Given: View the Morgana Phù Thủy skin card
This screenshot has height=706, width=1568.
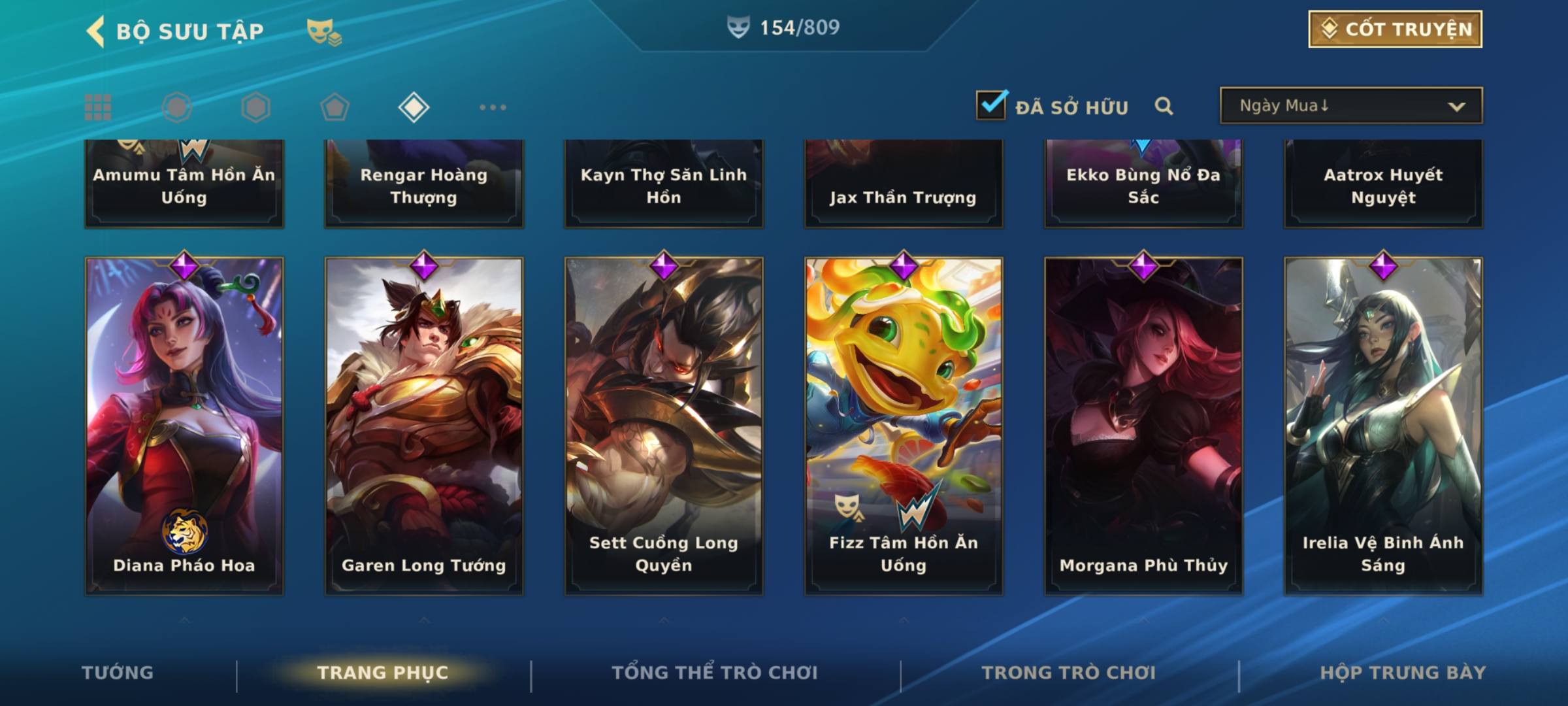Looking at the screenshot, I should point(1143,425).
